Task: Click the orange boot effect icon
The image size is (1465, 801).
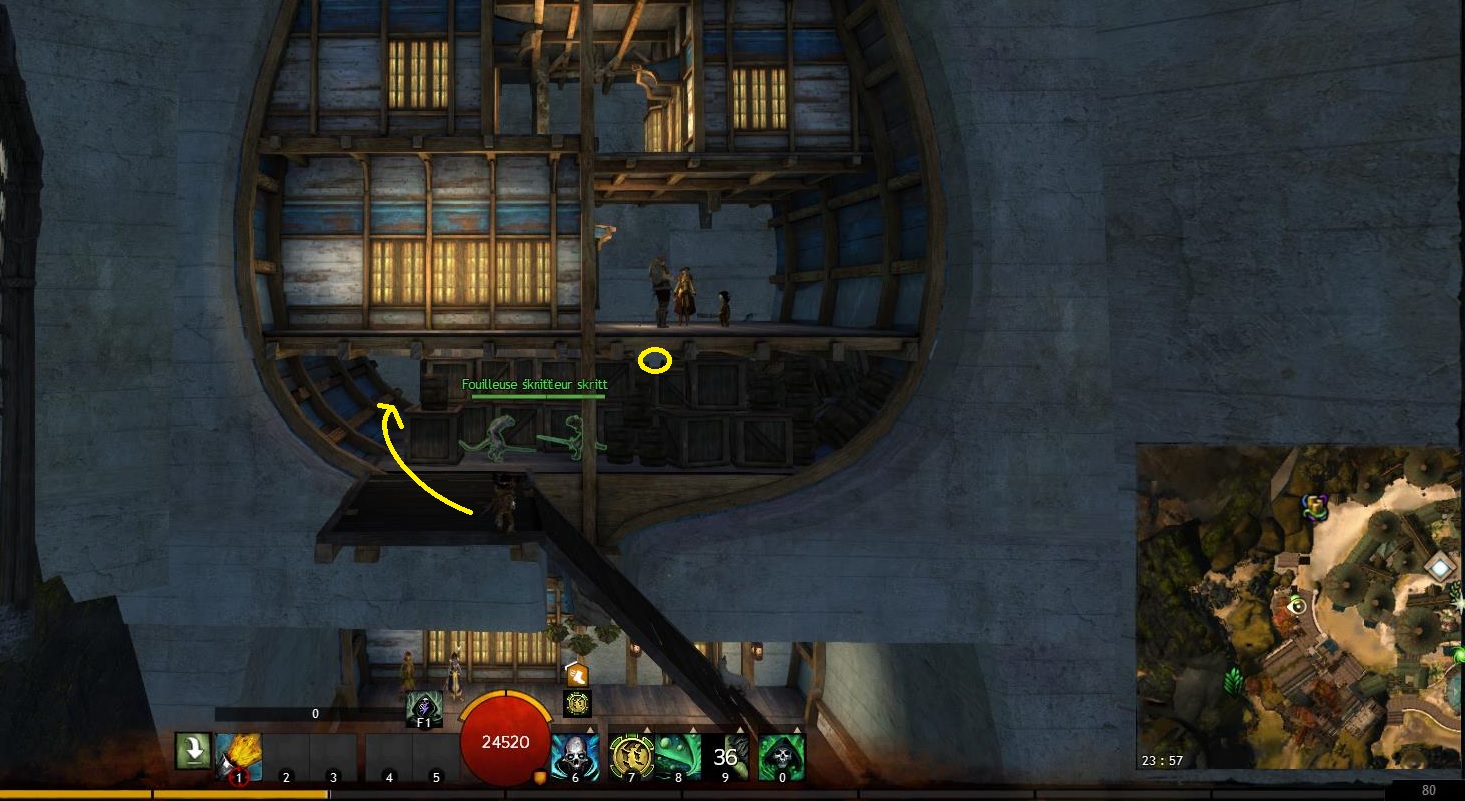Action: pos(576,676)
